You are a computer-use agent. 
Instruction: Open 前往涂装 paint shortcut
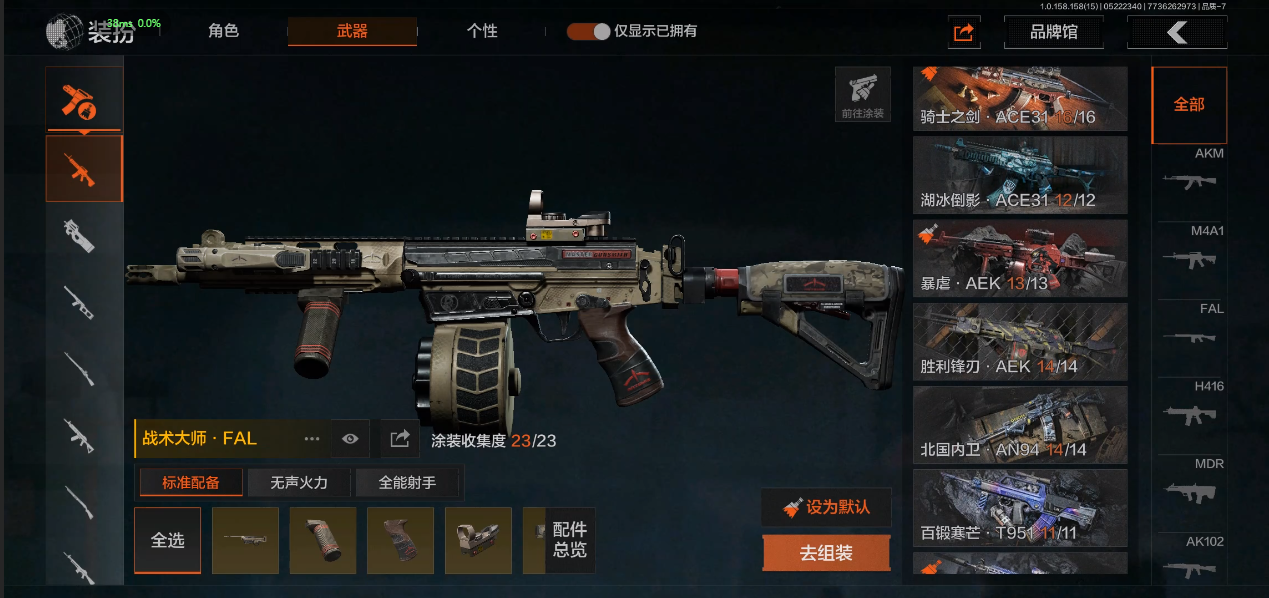click(x=862, y=95)
